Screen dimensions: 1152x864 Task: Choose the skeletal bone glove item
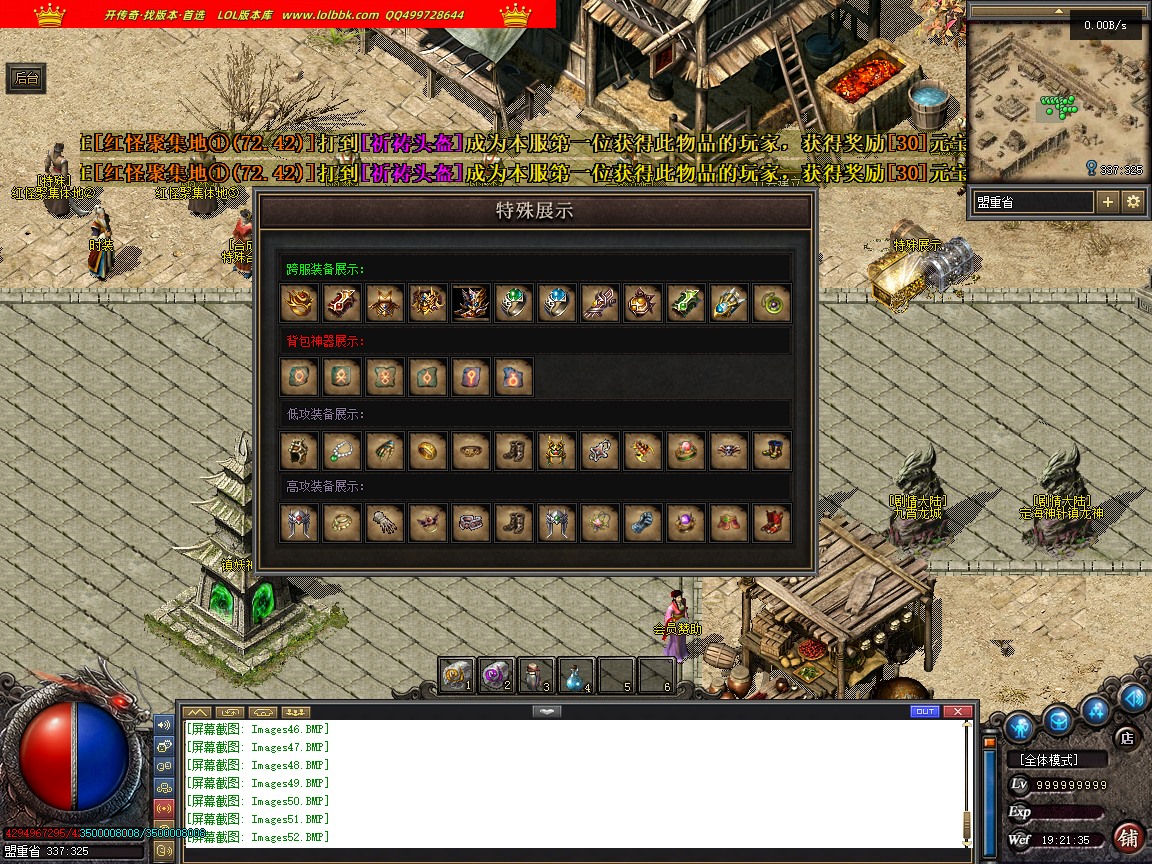(385, 522)
